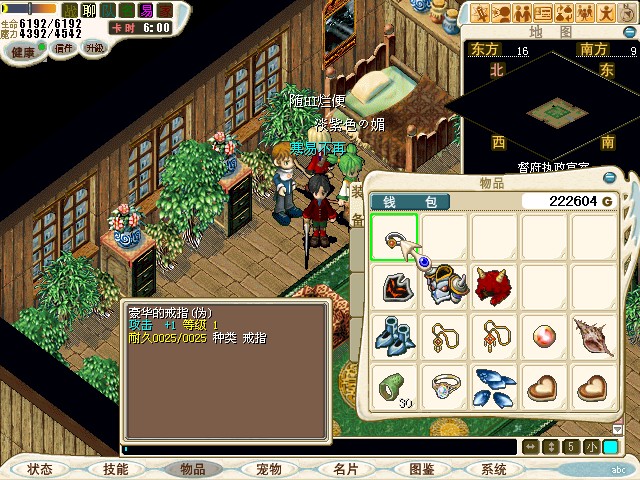This screenshot has width=640, height=480.
Task: Click the 升級 (Level up) button
Action: (95, 47)
